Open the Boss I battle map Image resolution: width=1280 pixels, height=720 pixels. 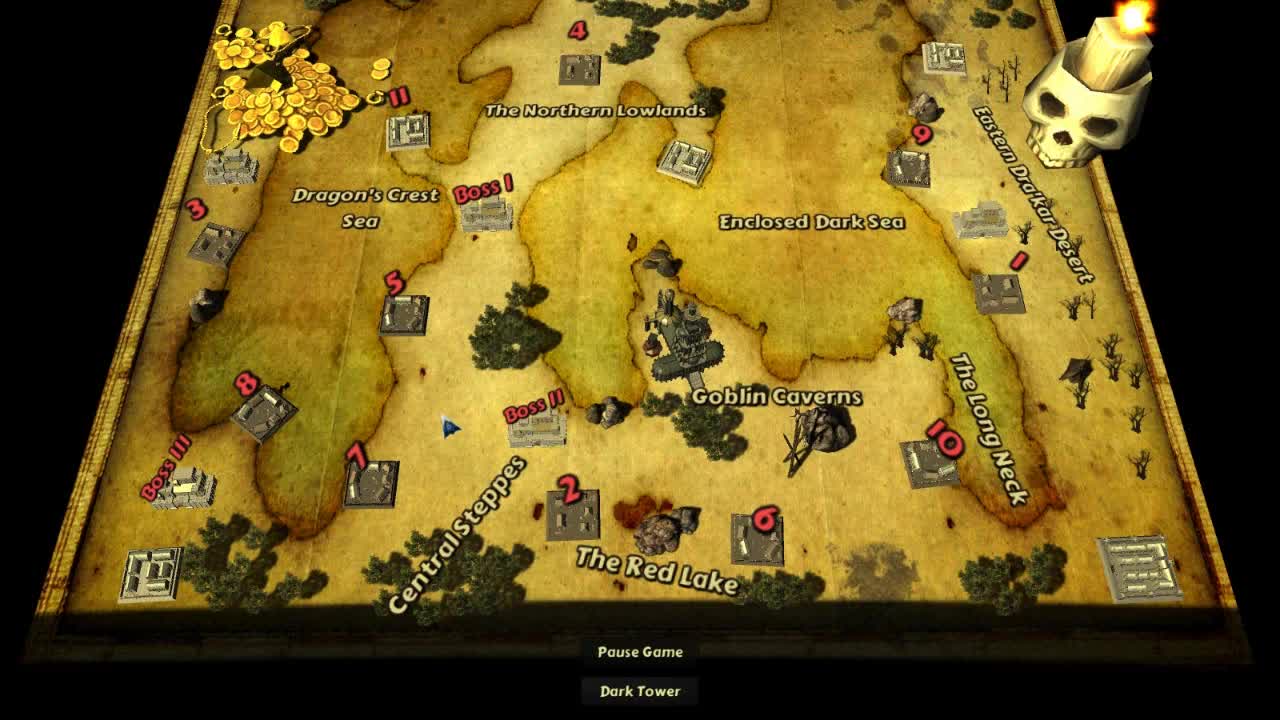click(487, 214)
